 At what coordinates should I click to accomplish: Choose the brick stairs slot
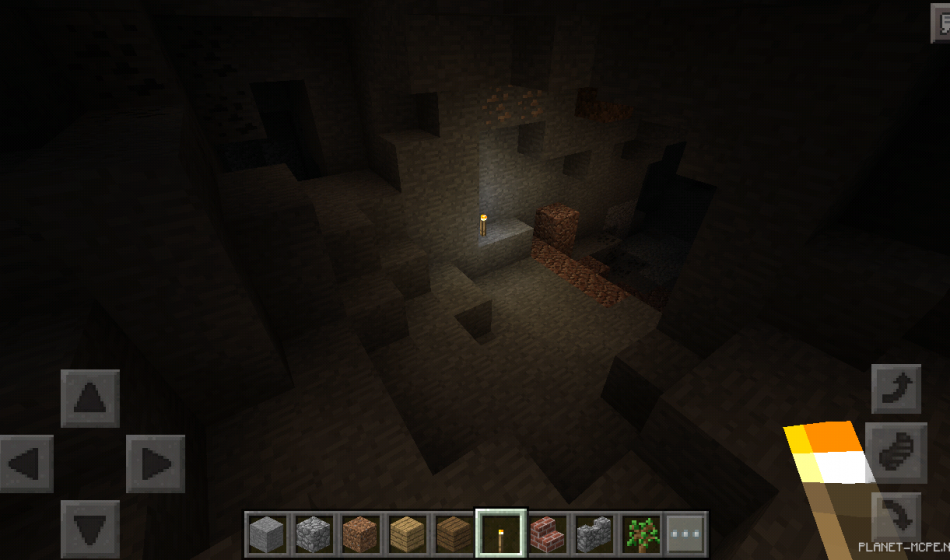pyautogui.click(x=547, y=533)
